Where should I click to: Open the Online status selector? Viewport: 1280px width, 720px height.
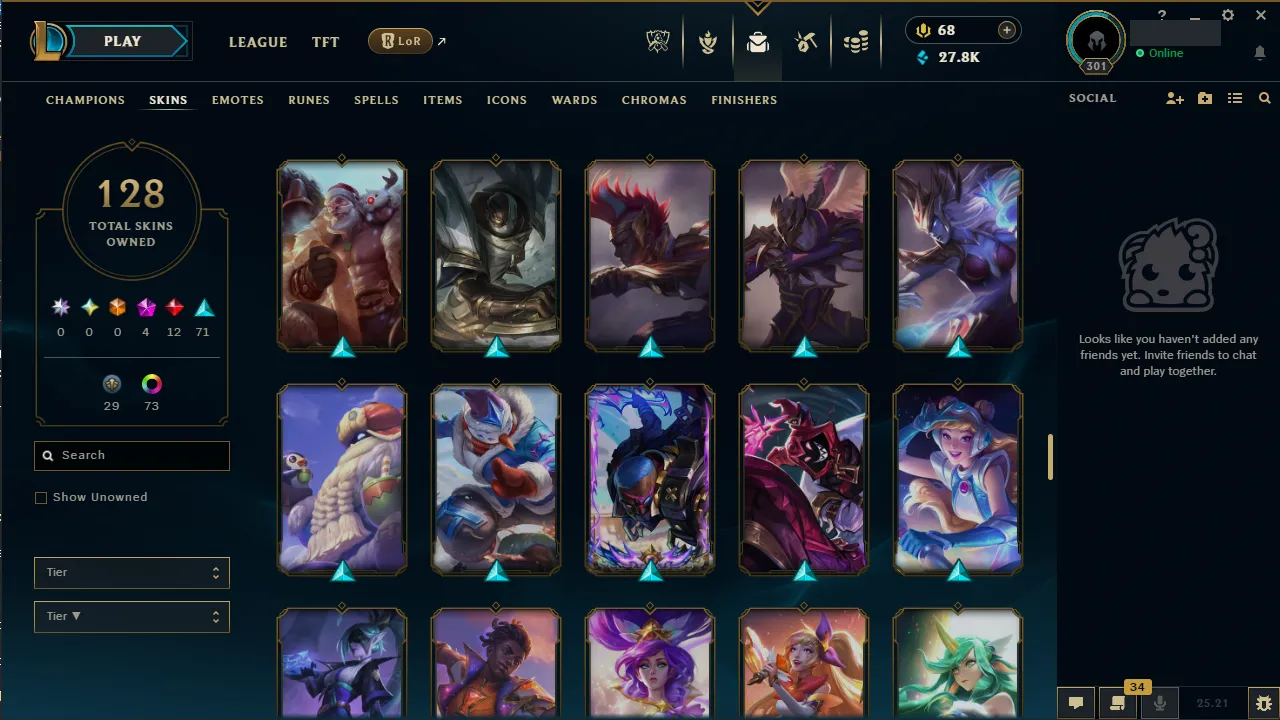[x=1161, y=53]
